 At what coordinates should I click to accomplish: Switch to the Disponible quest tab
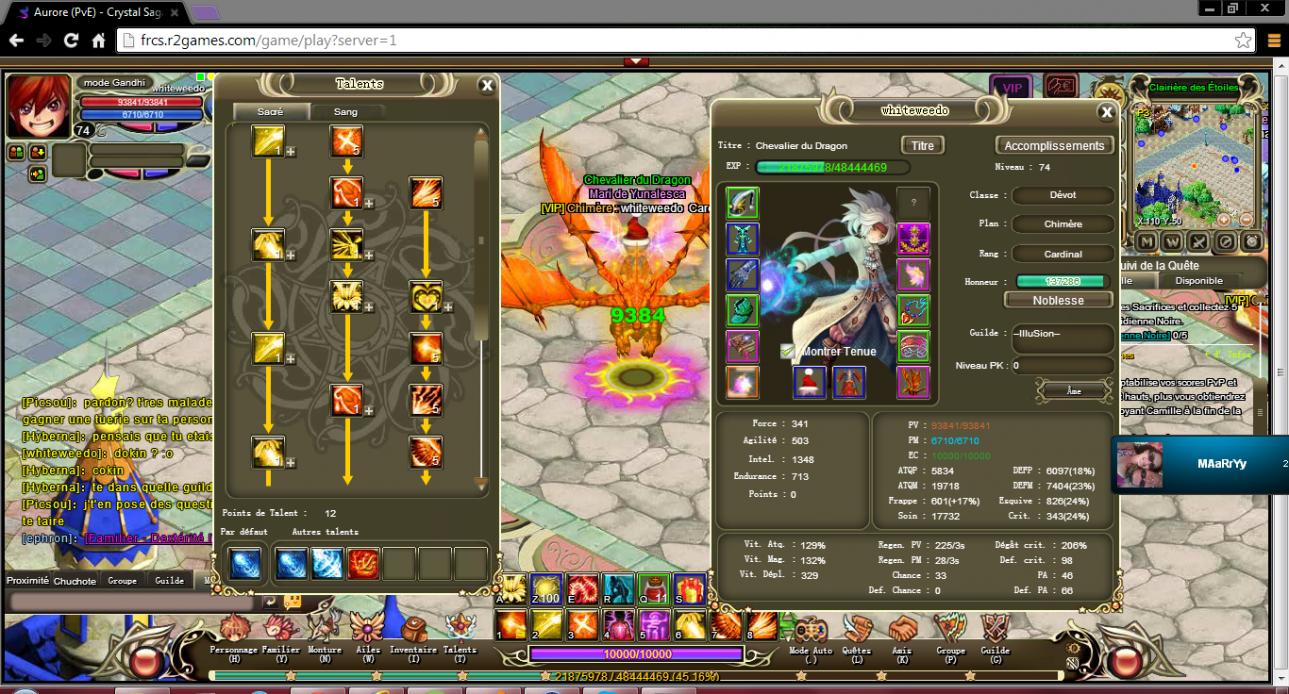coord(1198,281)
